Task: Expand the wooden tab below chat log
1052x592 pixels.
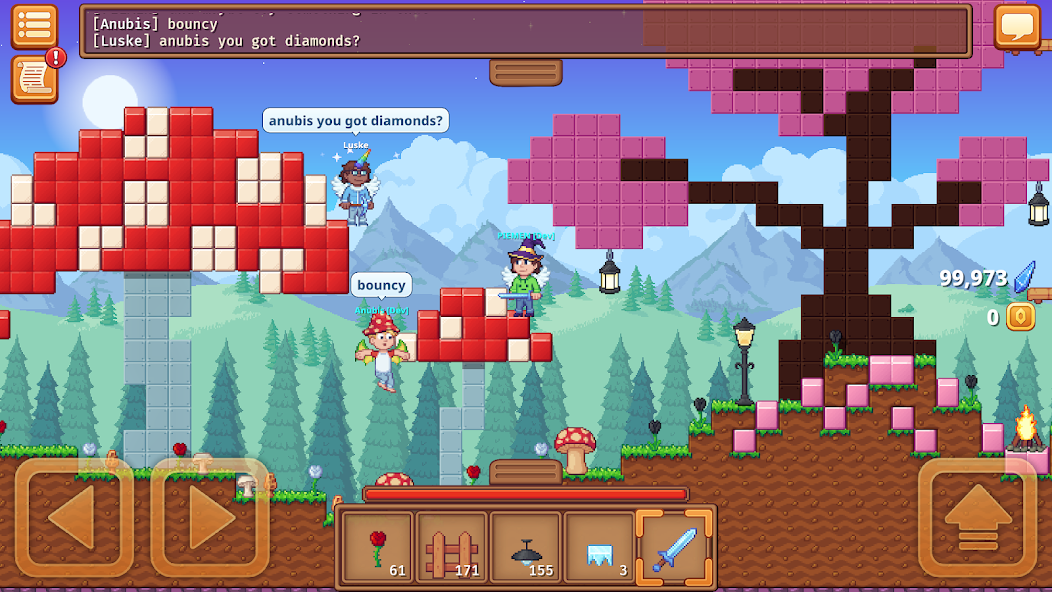Action: [525, 72]
